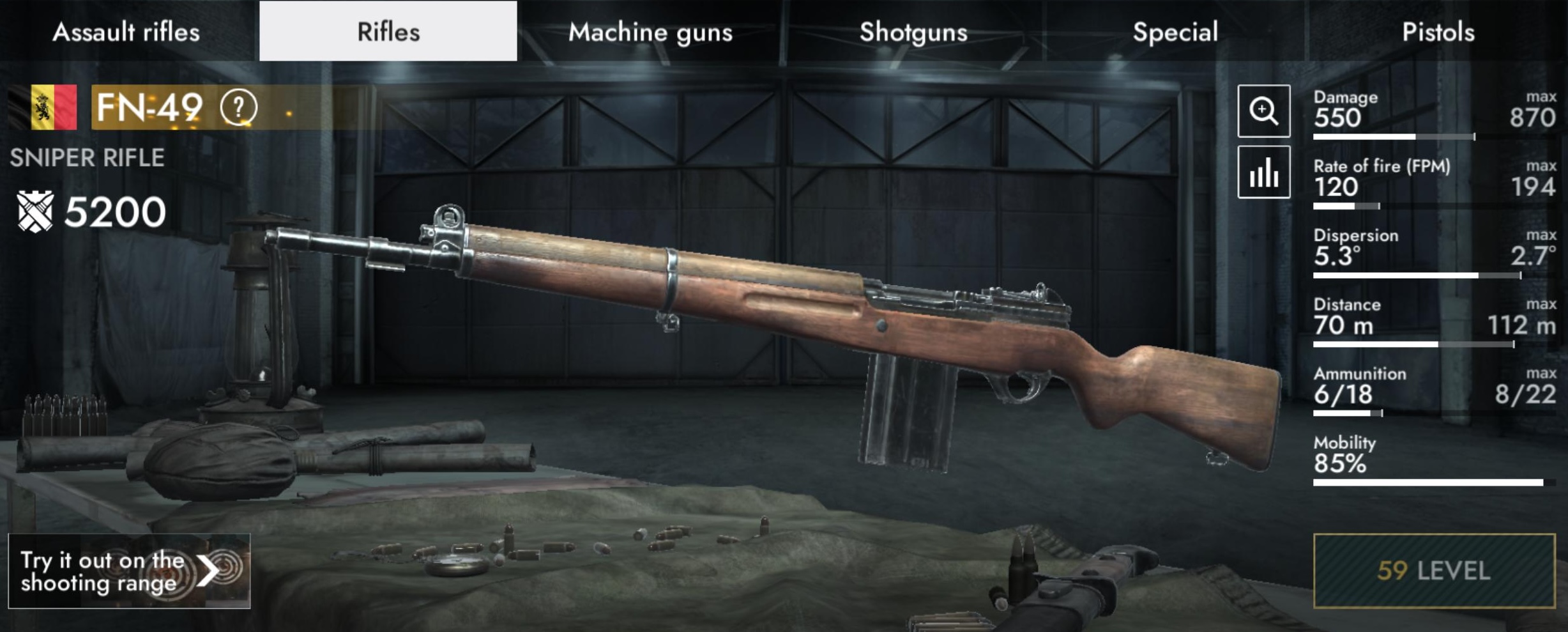Select the Rifles tab
This screenshot has width=1568, height=632.
pos(388,31)
